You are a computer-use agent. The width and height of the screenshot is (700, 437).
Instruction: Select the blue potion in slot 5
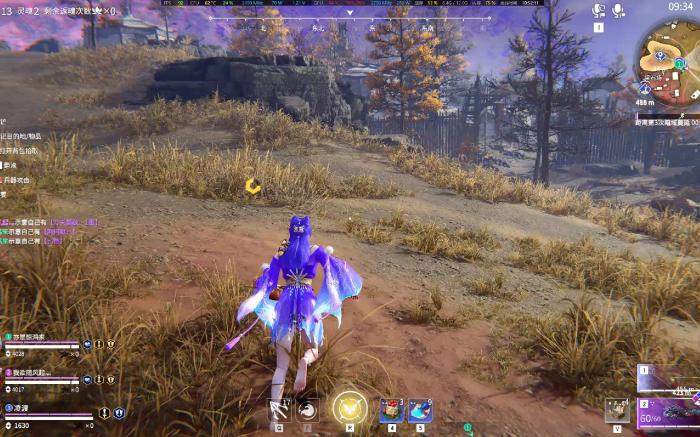click(x=420, y=410)
